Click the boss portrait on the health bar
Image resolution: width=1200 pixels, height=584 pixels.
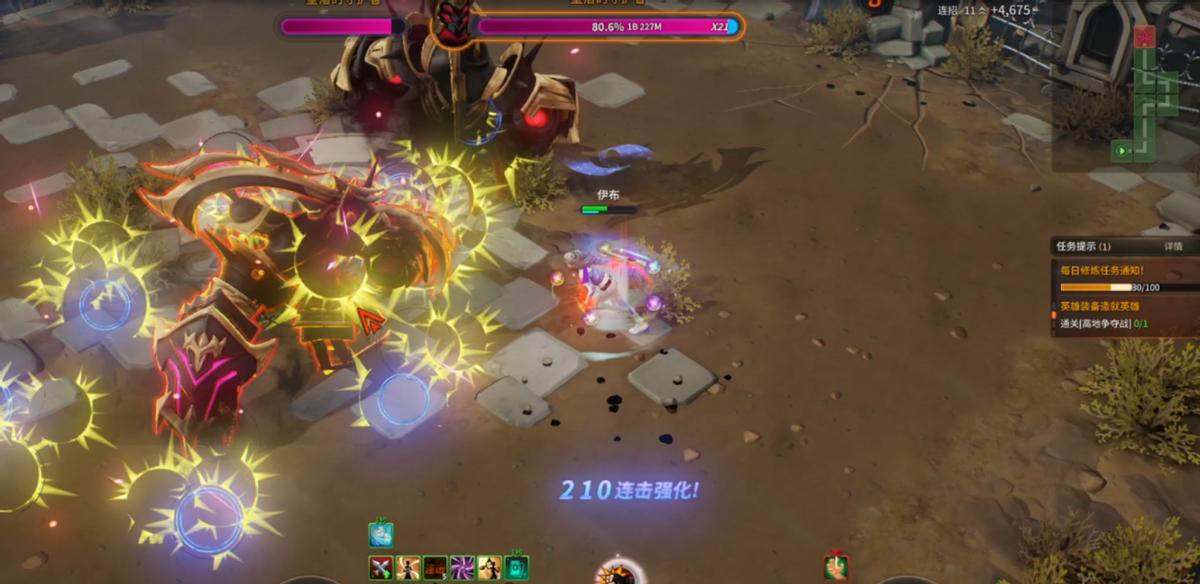[453, 22]
